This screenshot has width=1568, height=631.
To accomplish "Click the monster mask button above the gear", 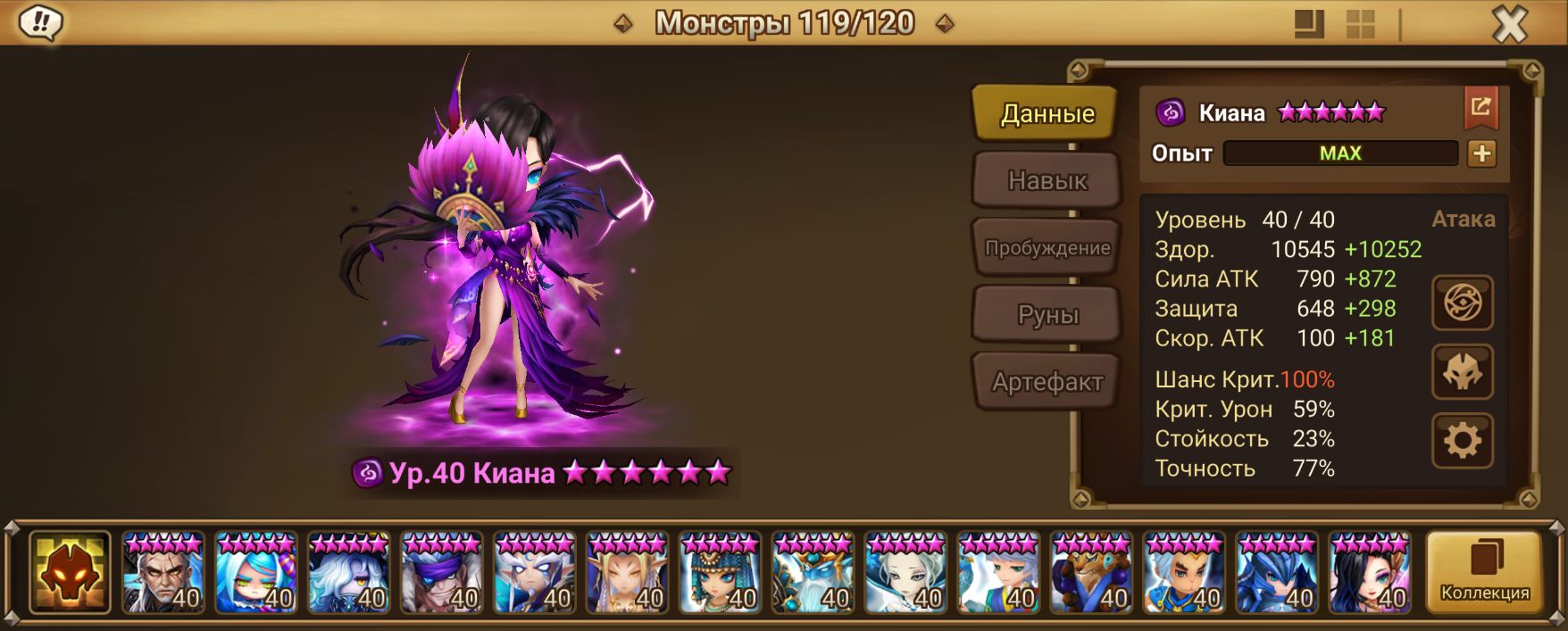I will pyautogui.click(x=1462, y=372).
